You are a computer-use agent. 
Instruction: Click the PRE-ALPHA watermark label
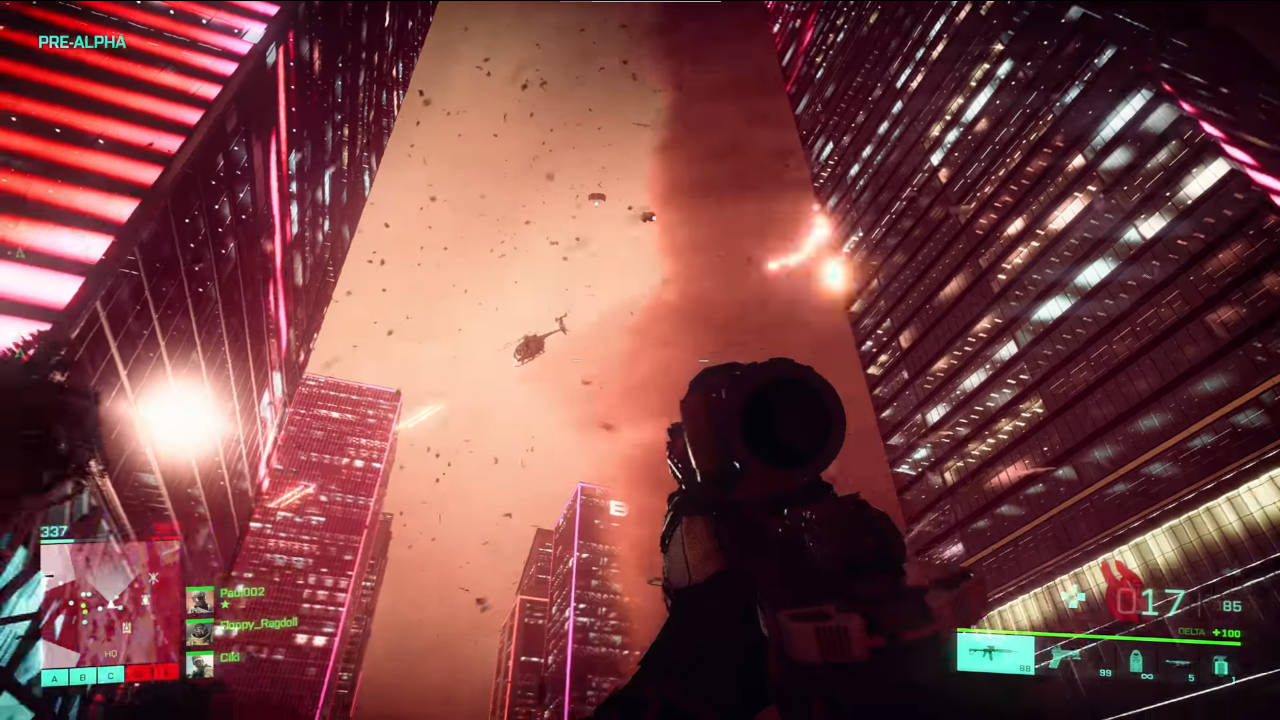coord(82,43)
